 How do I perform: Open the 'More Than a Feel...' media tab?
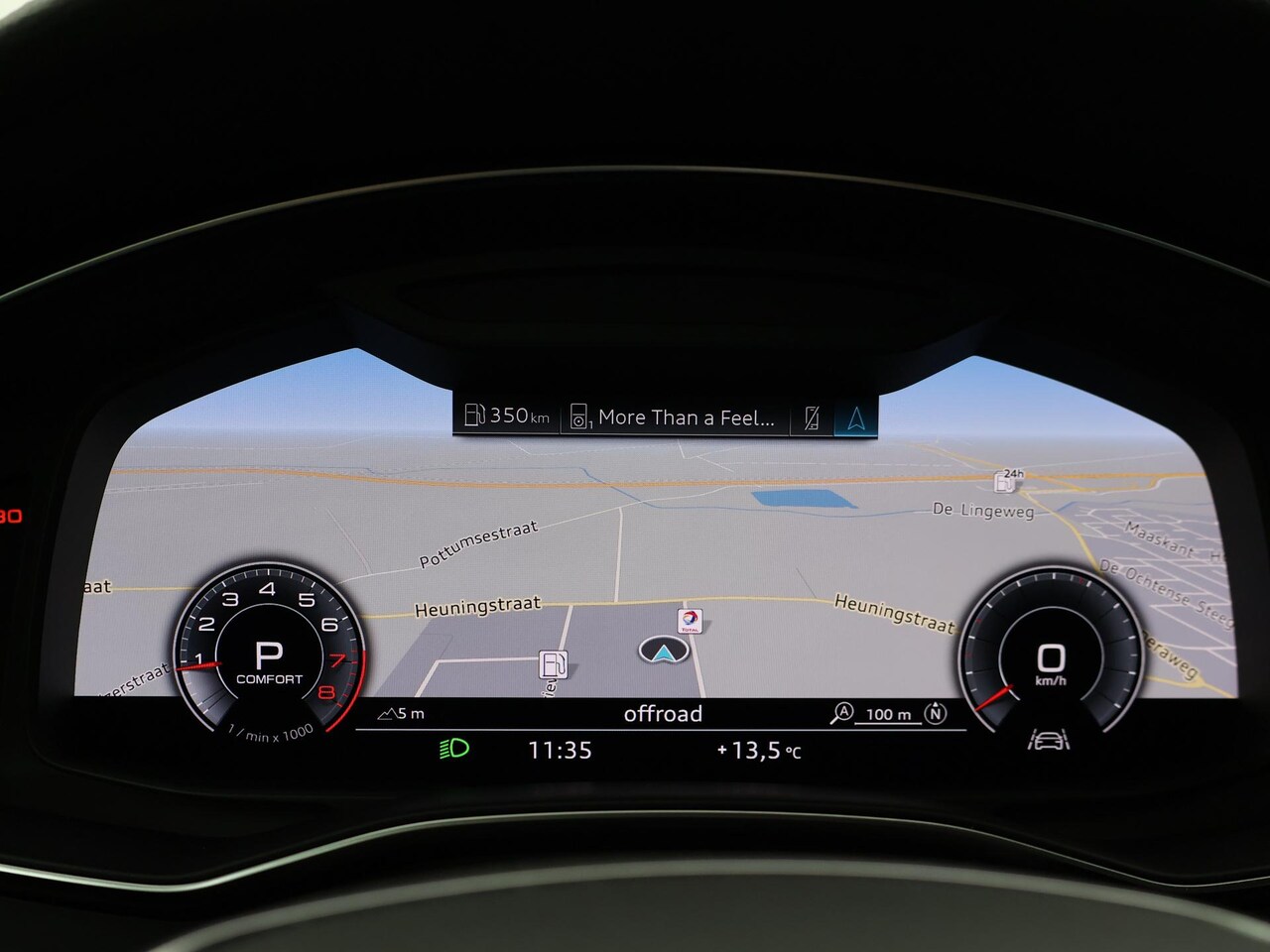pyautogui.click(x=675, y=417)
